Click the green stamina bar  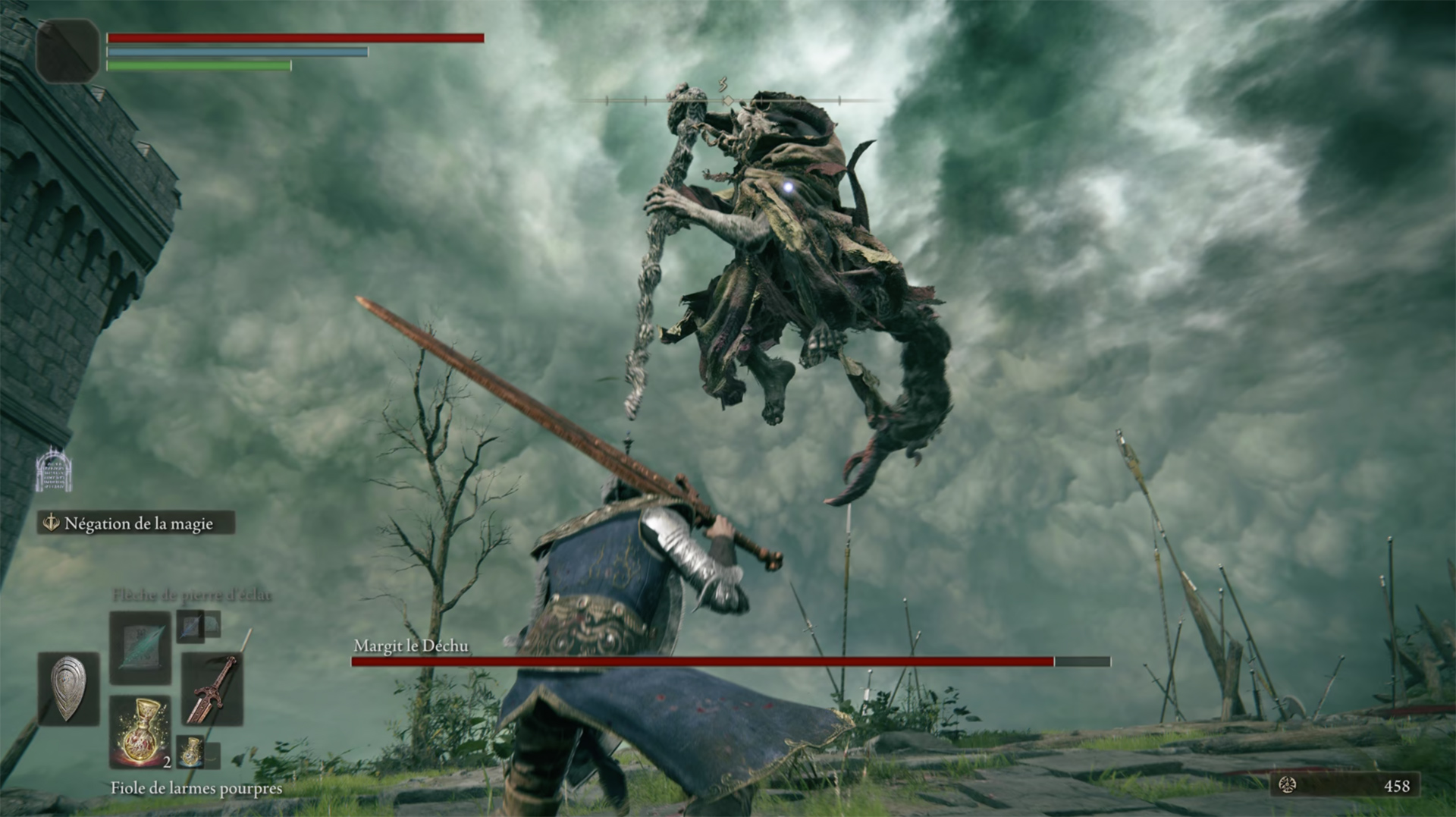pyautogui.click(x=197, y=66)
